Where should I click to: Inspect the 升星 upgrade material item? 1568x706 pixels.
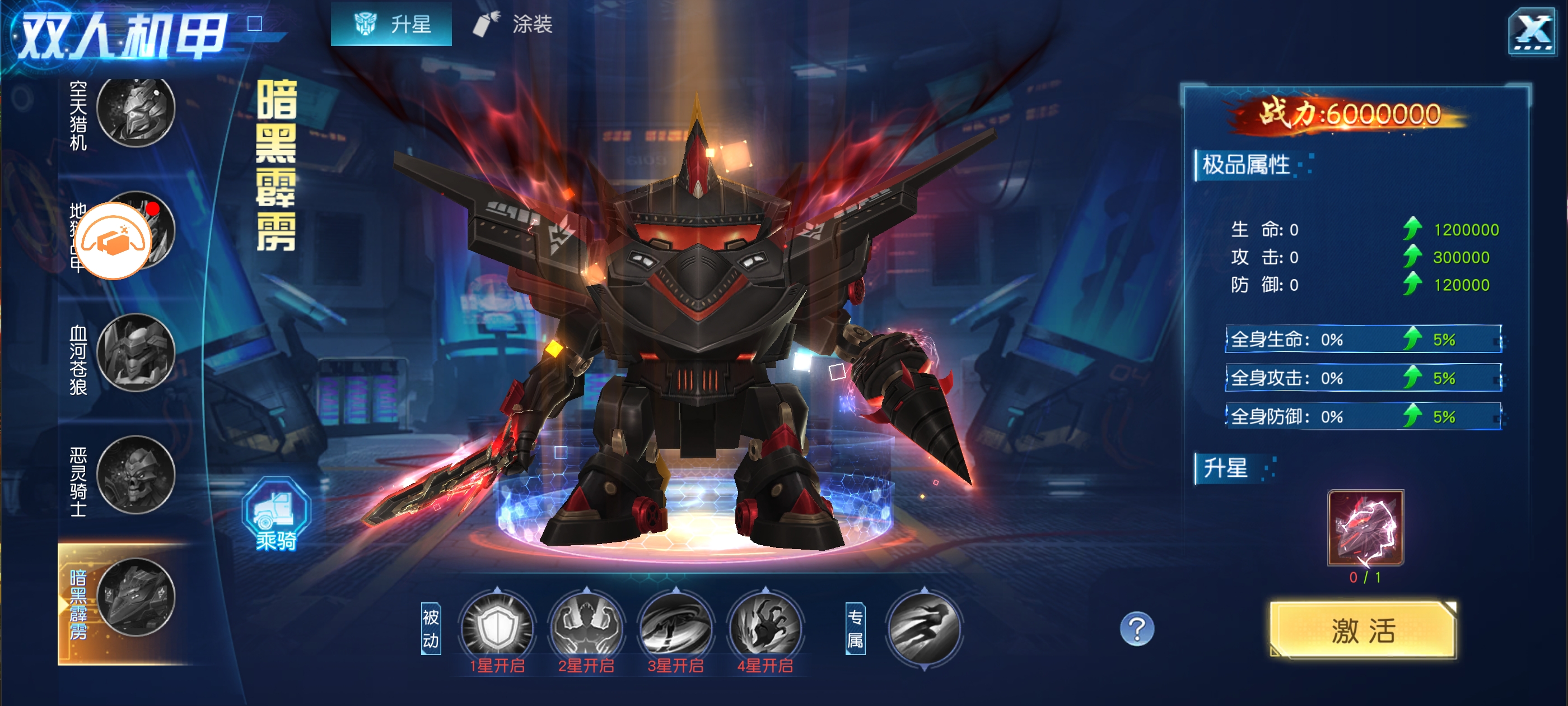(x=1365, y=527)
